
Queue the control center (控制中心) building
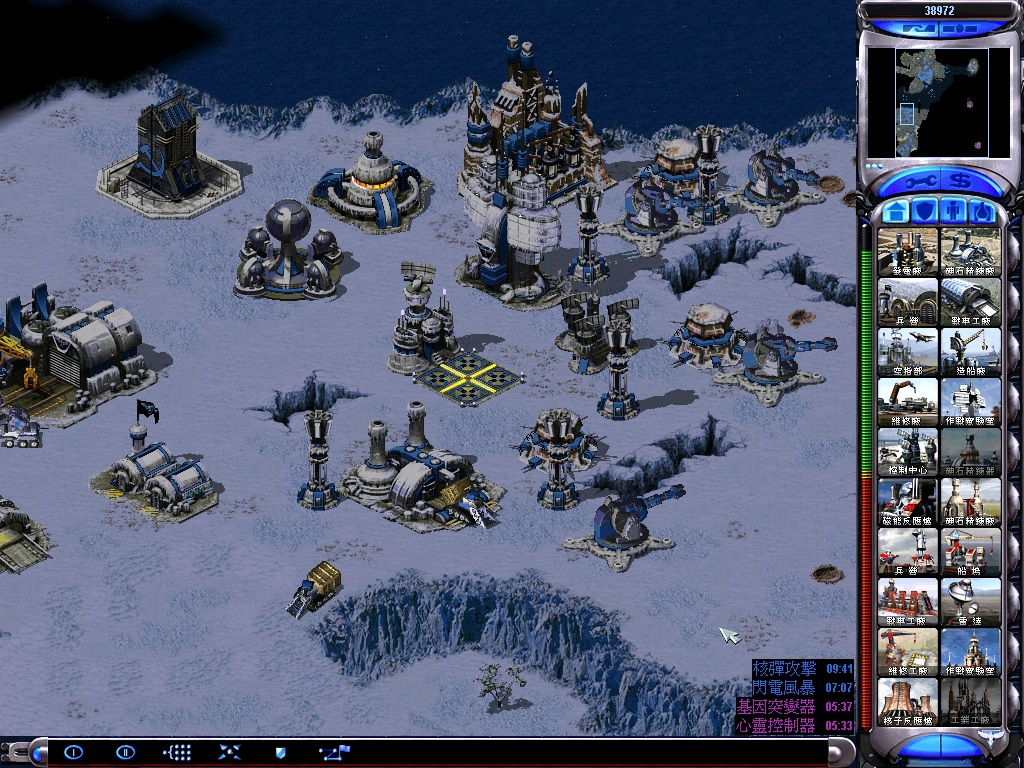coord(908,451)
